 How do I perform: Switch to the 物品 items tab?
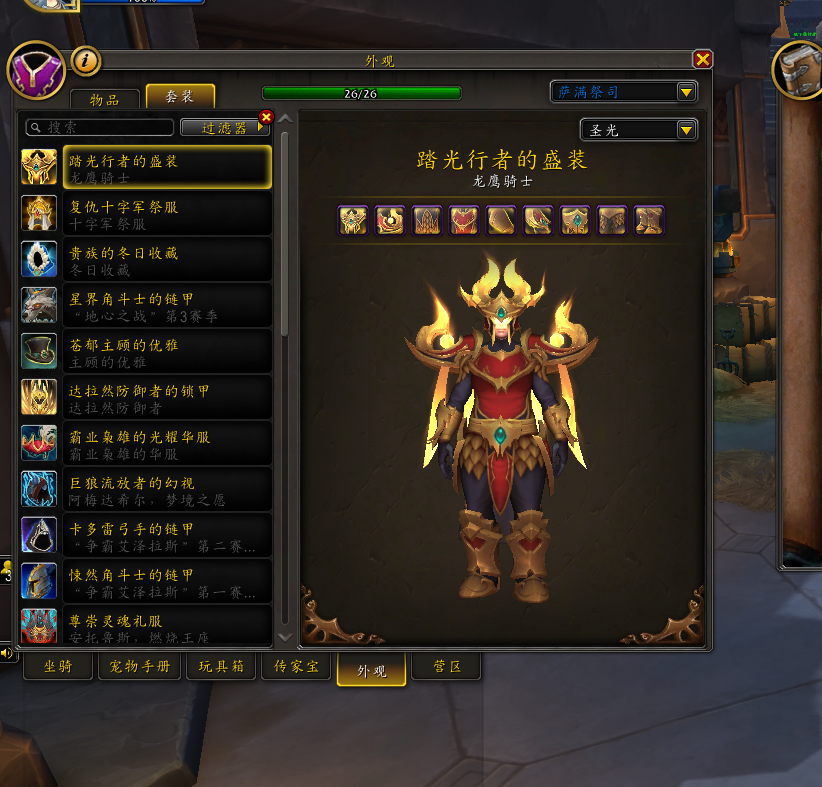pyautogui.click(x=104, y=98)
